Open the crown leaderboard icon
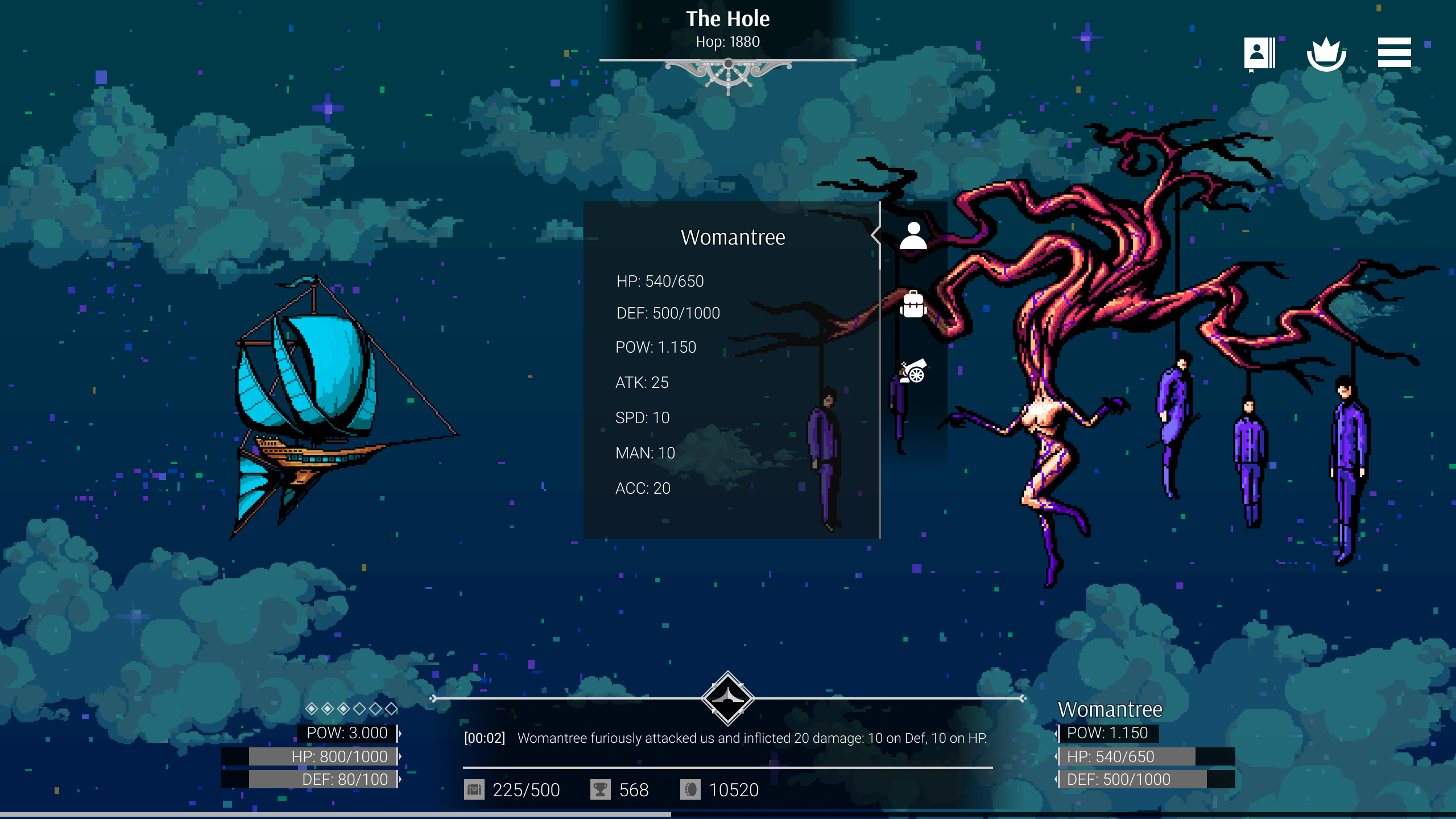This screenshot has height=819, width=1456. [1326, 54]
